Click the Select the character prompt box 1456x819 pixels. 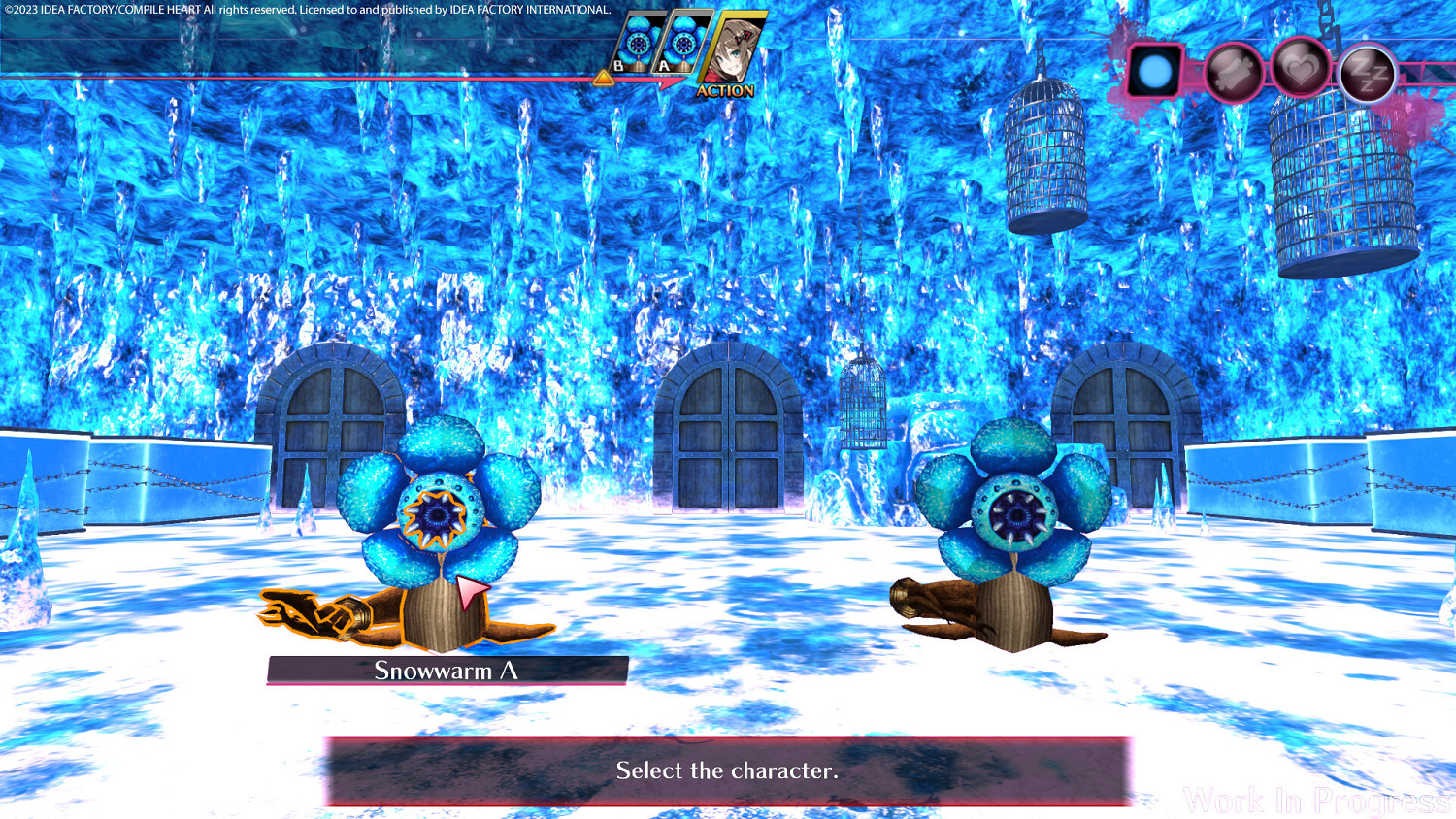pos(728,771)
